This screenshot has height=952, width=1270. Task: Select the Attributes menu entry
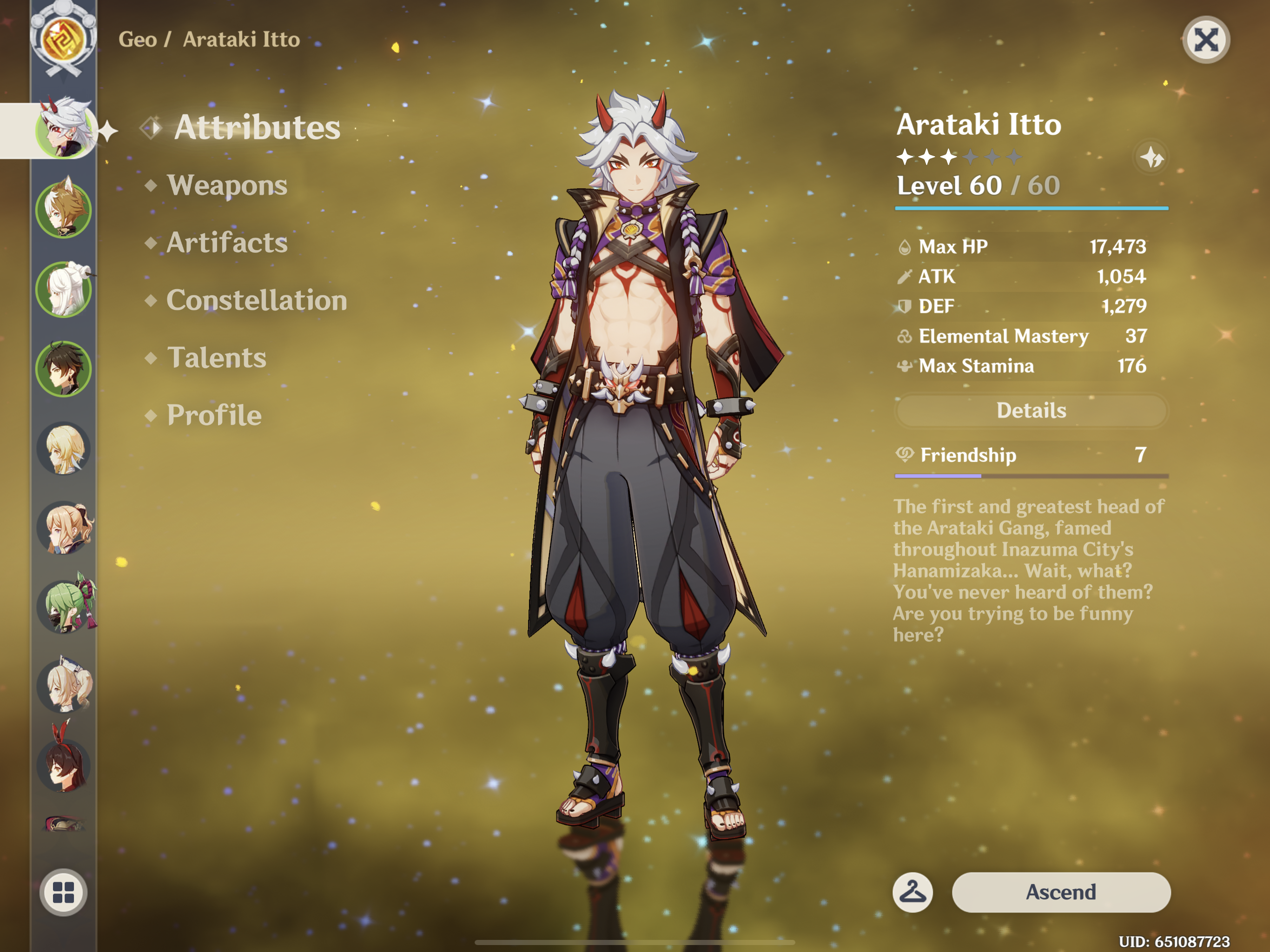257,127
